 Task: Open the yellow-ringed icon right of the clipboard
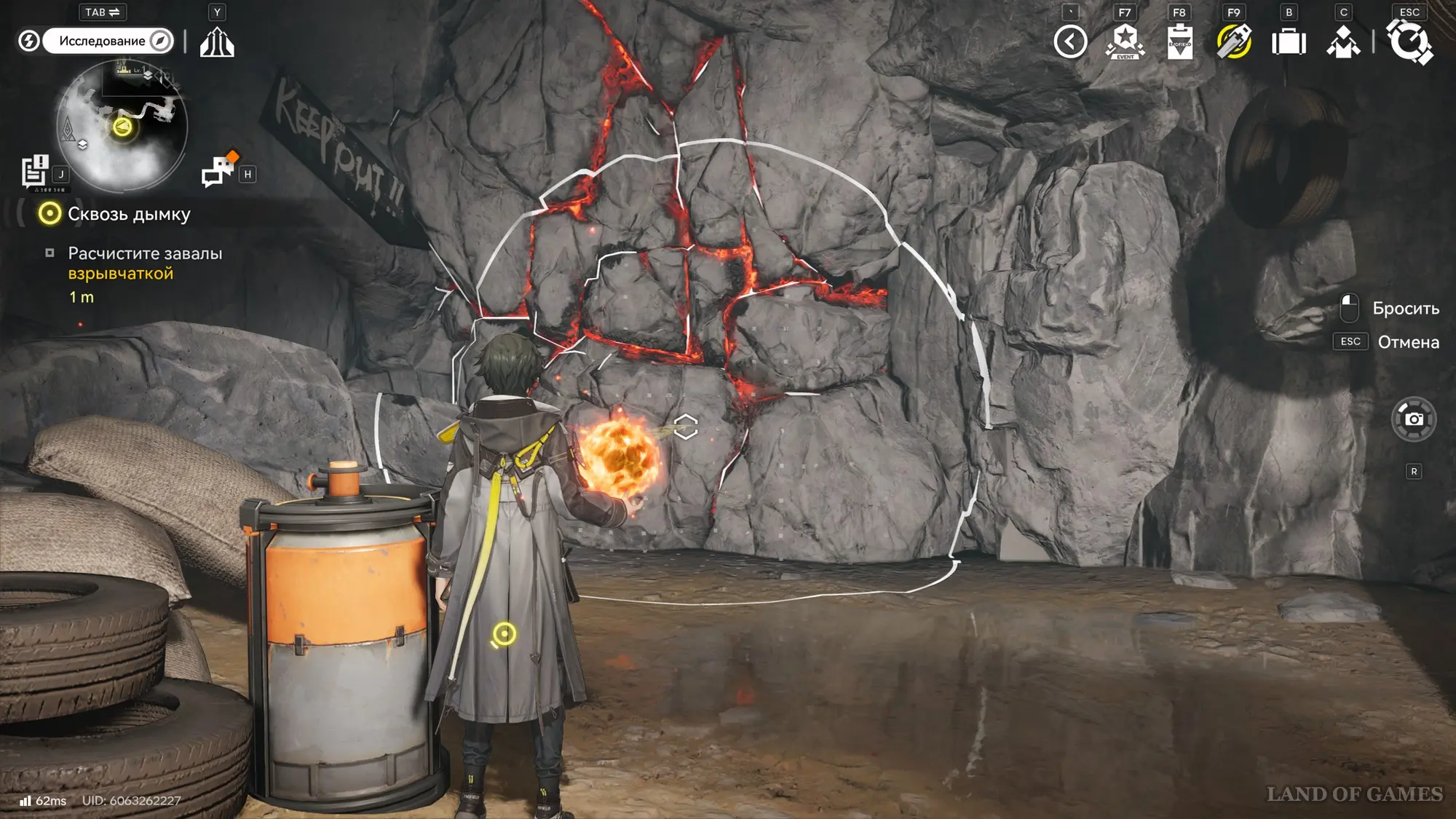coord(1234,41)
